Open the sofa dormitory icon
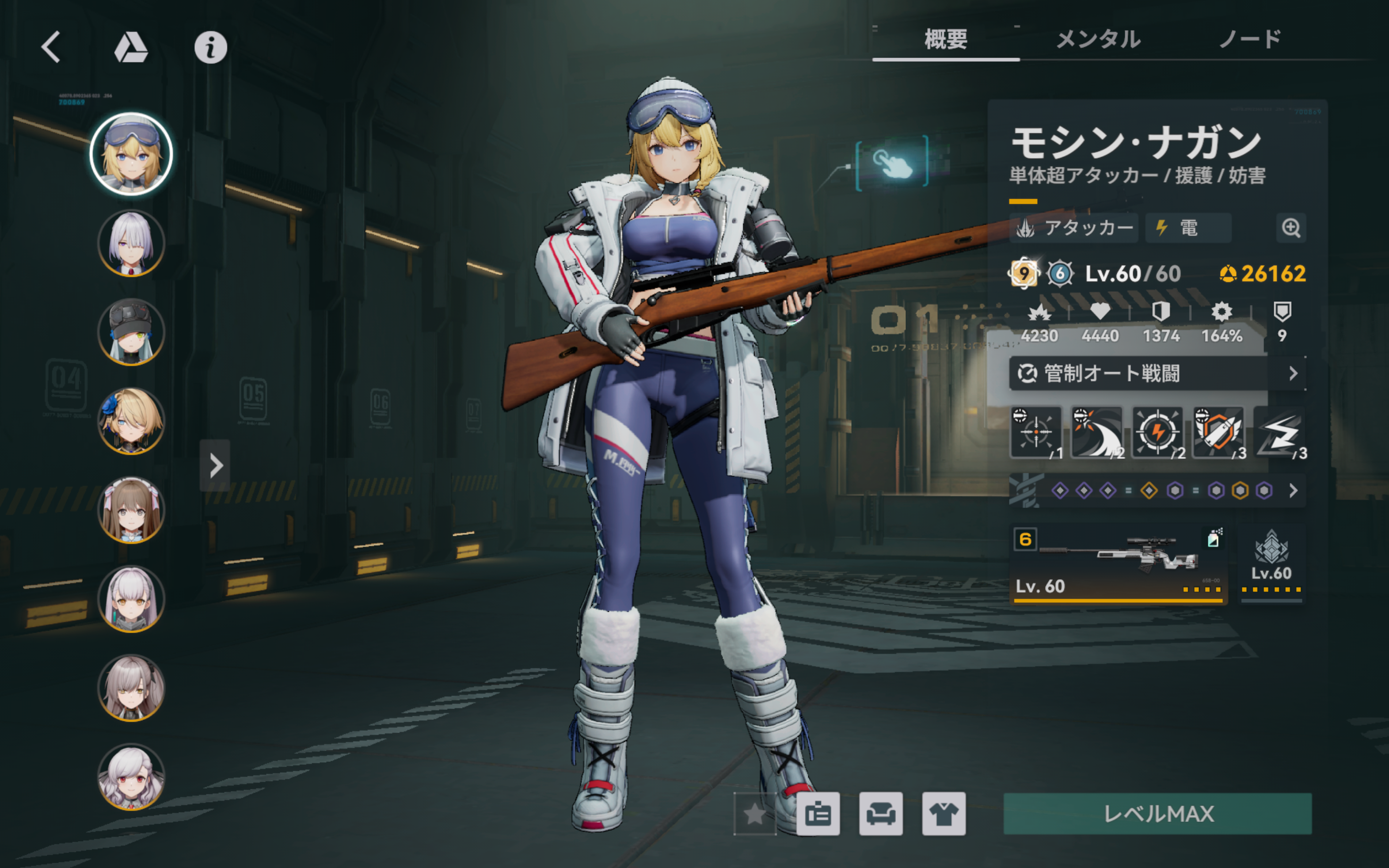 [x=880, y=813]
